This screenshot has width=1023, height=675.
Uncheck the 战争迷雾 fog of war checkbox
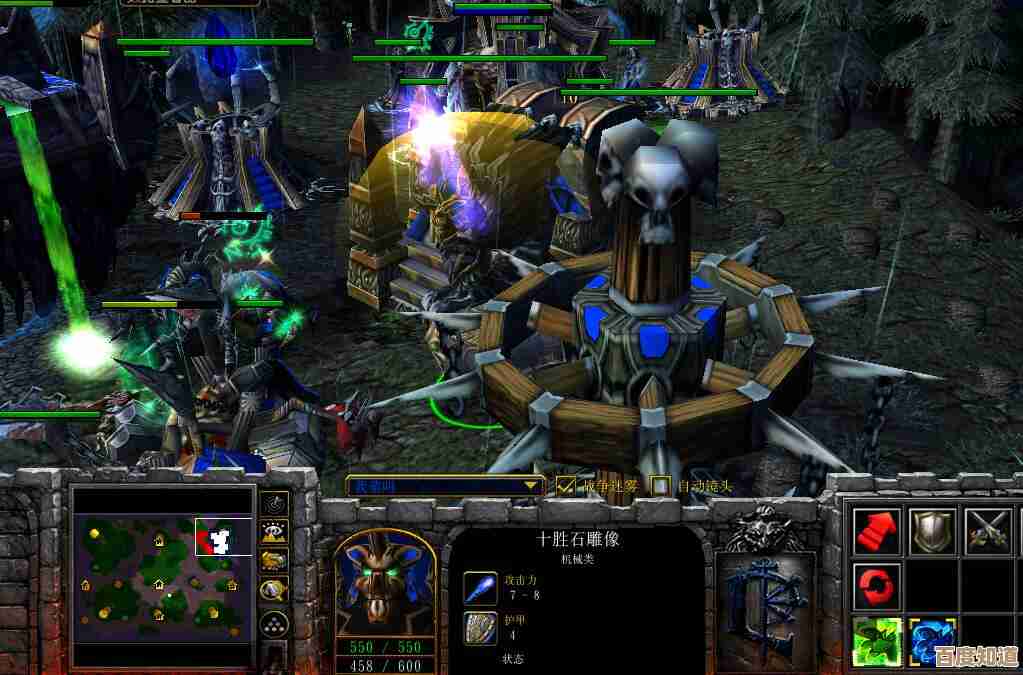tap(567, 486)
